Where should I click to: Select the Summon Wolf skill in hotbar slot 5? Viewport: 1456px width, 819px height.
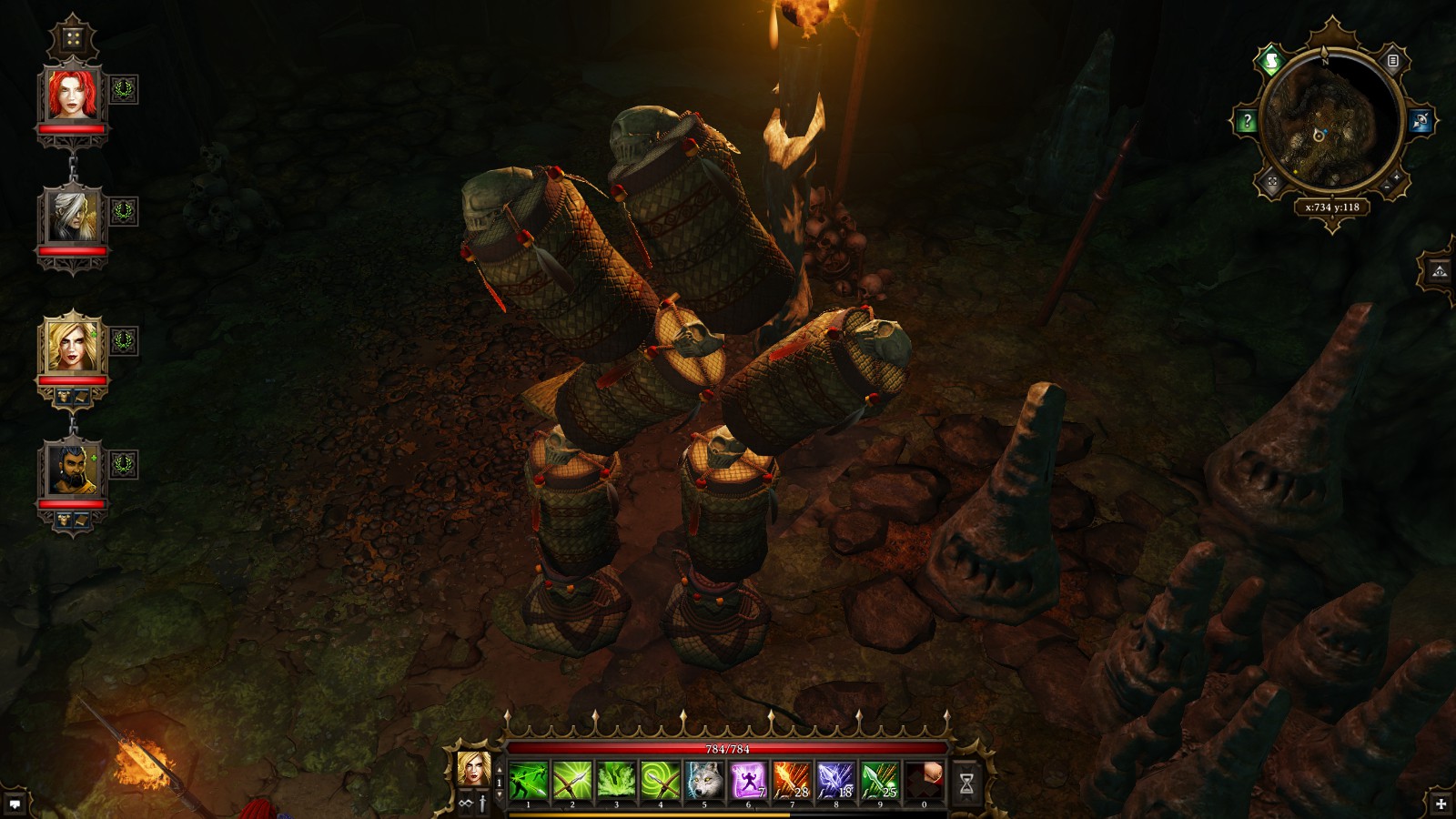coord(703,780)
